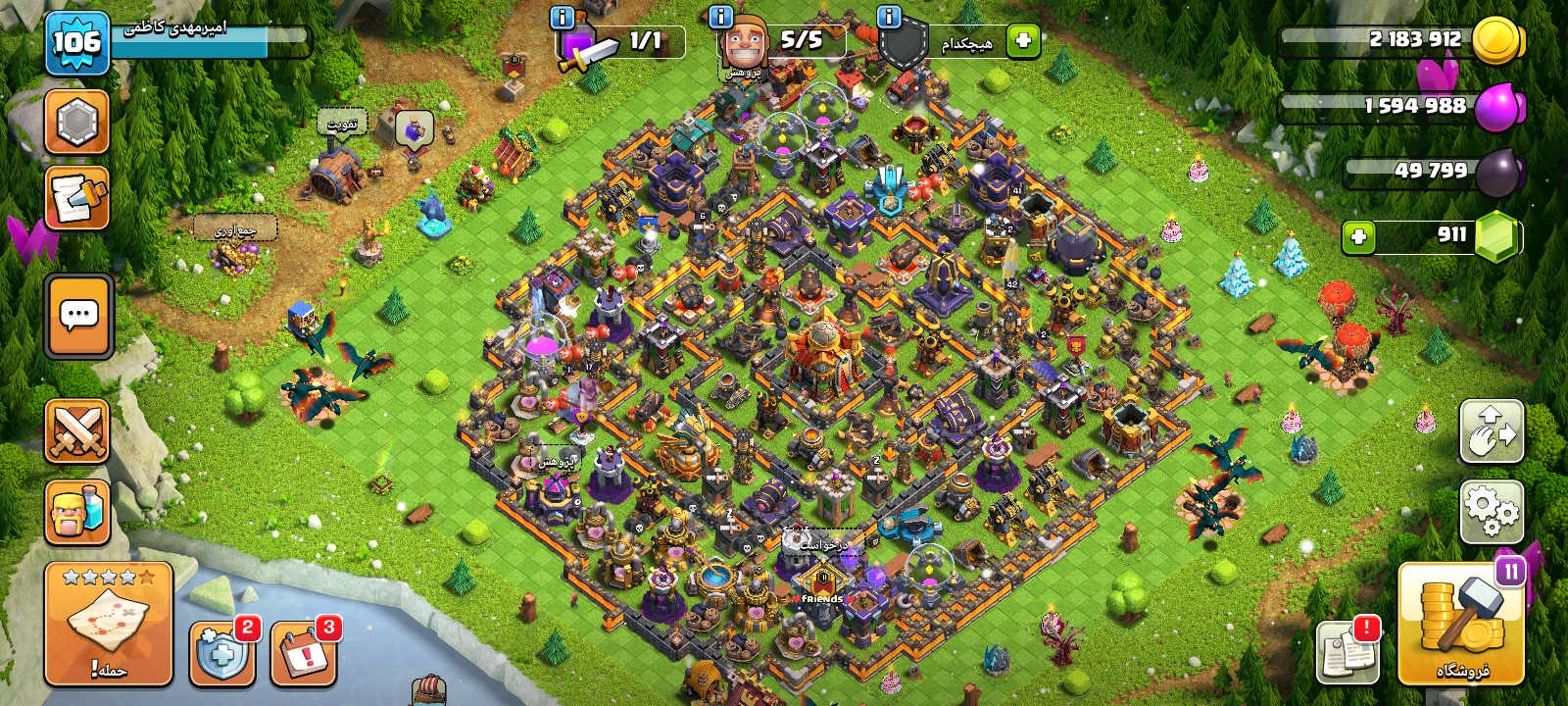Open the crossed swords battle log
The height and width of the screenshot is (706, 1568).
76,431
